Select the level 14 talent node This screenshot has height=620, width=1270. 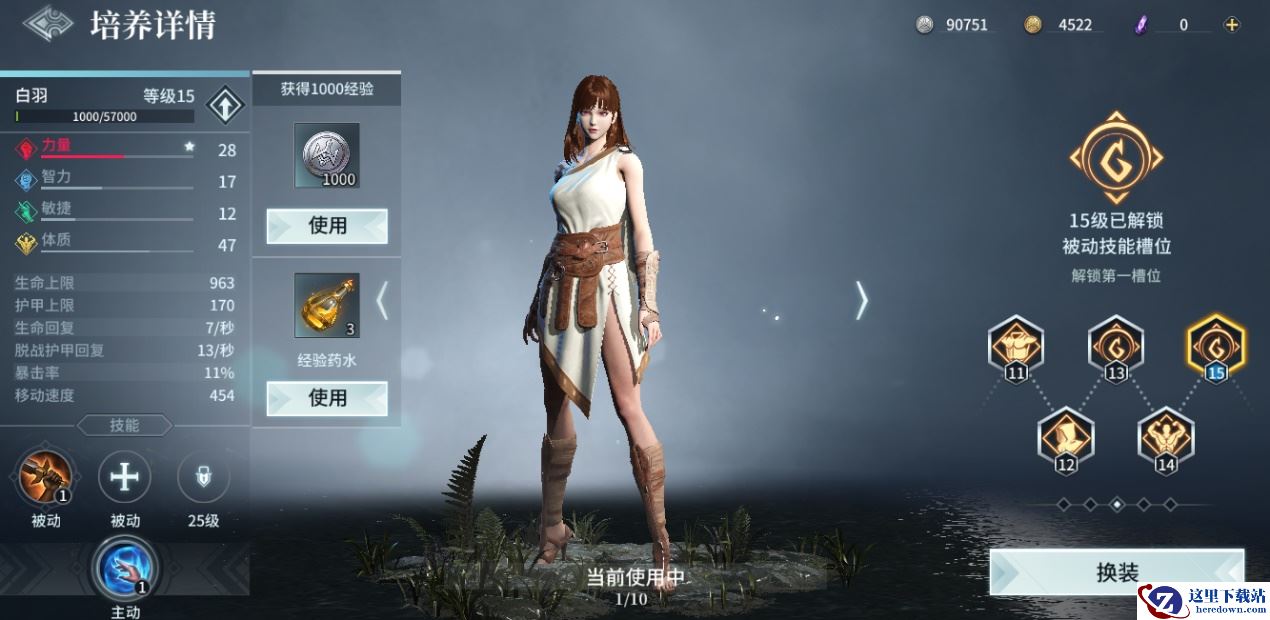click(1166, 438)
